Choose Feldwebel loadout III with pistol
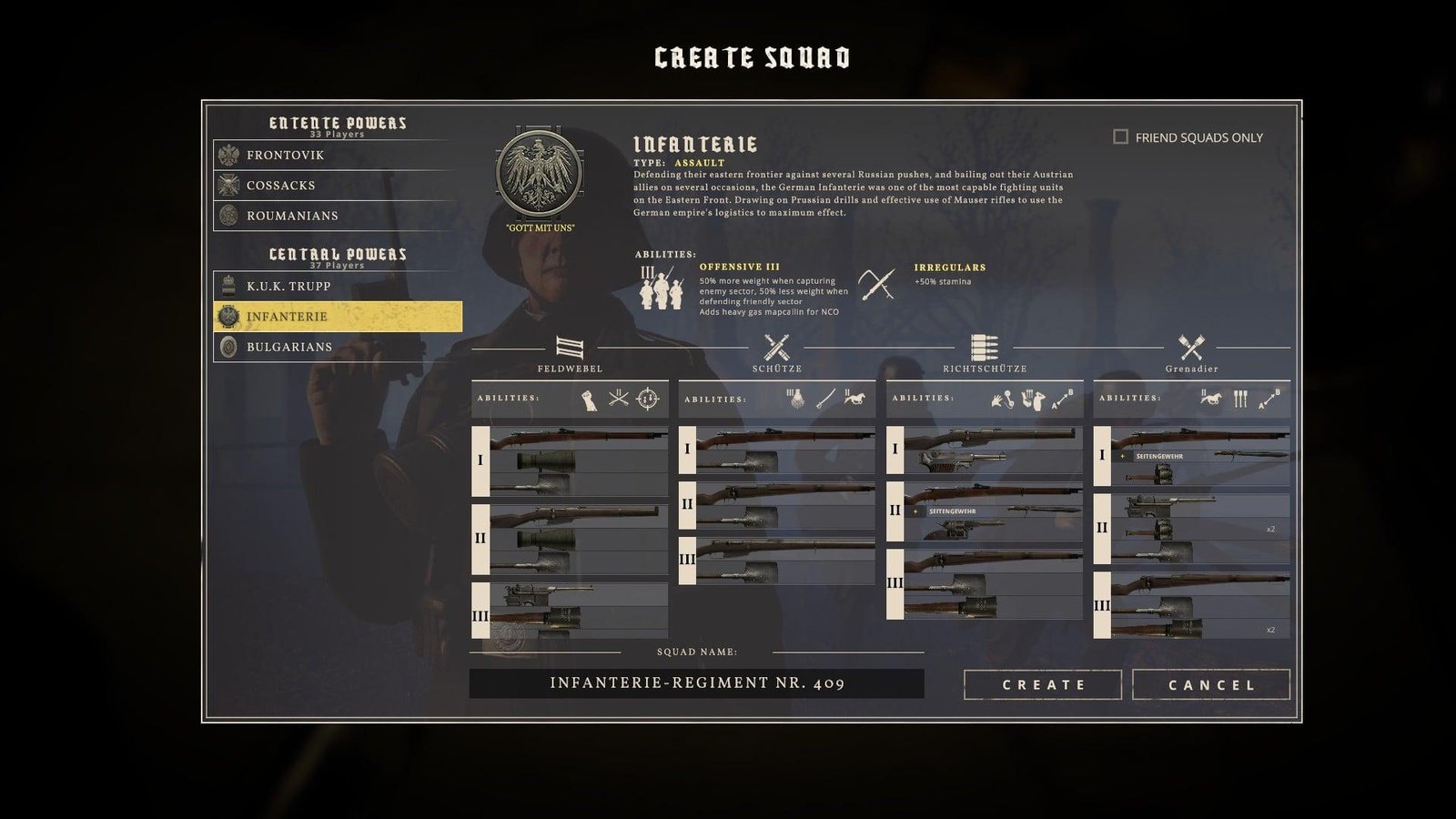The height and width of the screenshot is (819, 1456). [571, 611]
